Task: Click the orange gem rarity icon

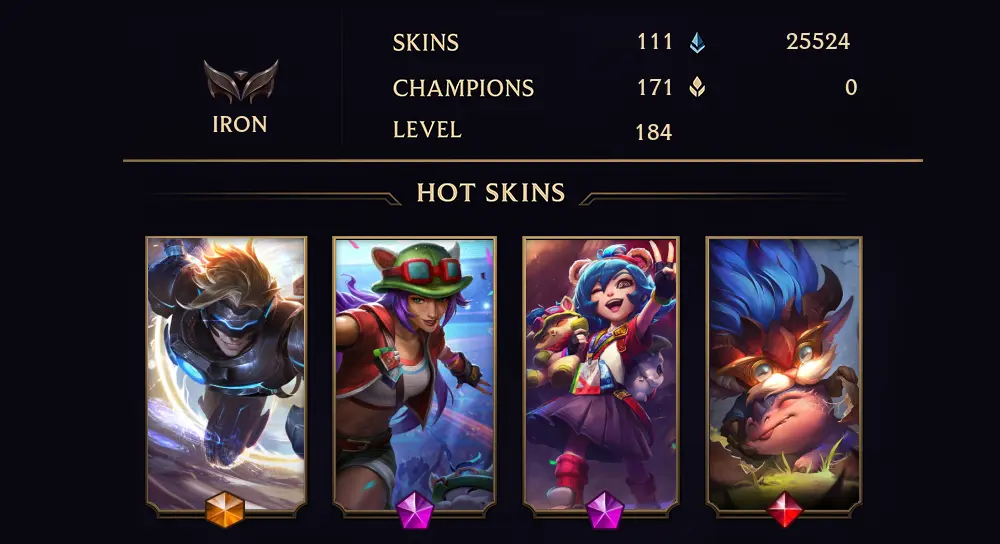Action: [225, 510]
